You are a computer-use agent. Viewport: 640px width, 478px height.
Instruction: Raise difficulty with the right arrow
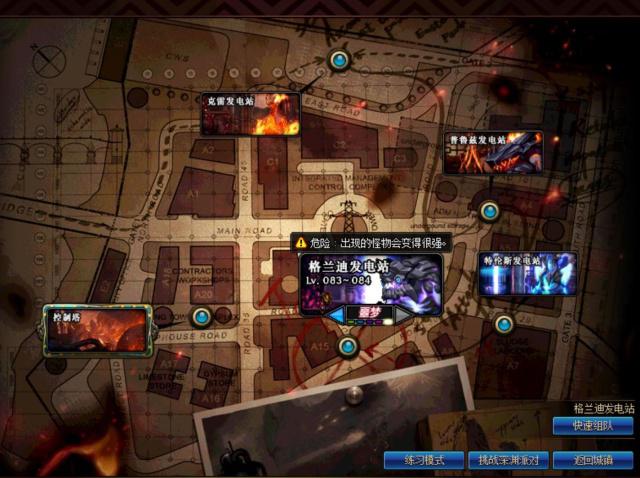pyautogui.click(x=402, y=314)
